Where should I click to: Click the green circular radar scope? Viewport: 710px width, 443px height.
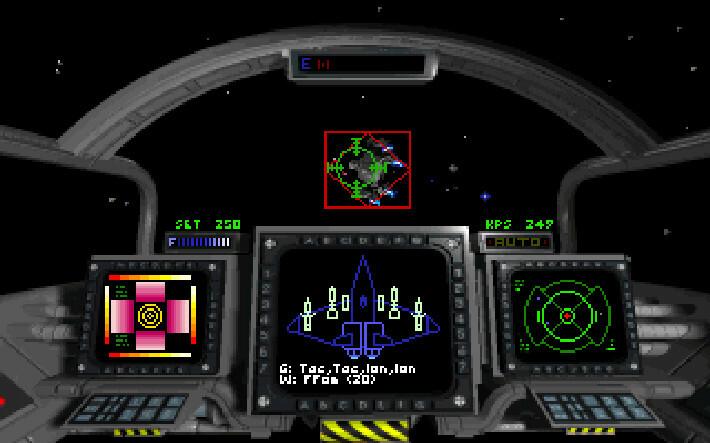click(565, 315)
